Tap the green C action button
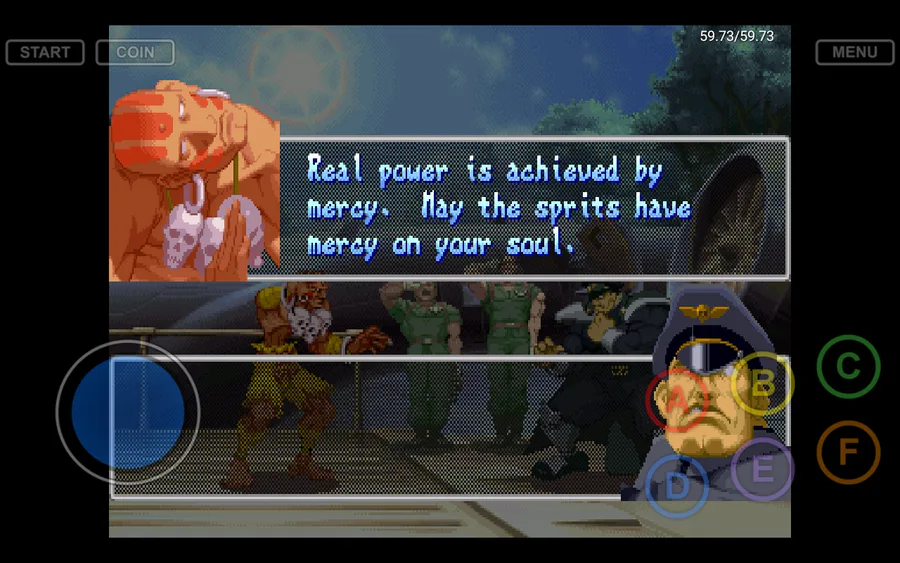The image size is (900, 563). (848, 367)
